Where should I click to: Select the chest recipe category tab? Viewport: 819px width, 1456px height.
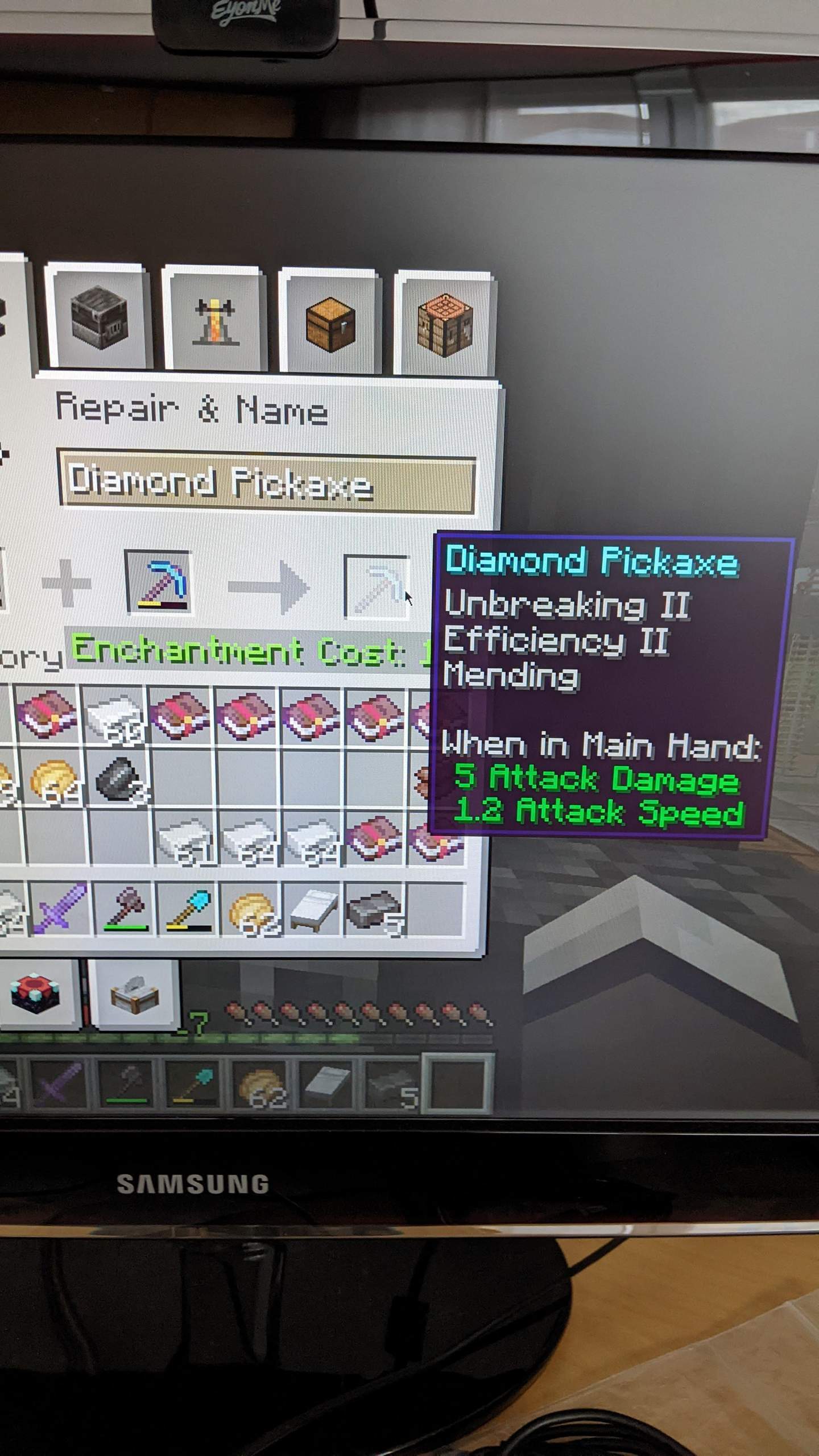point(330,321)
